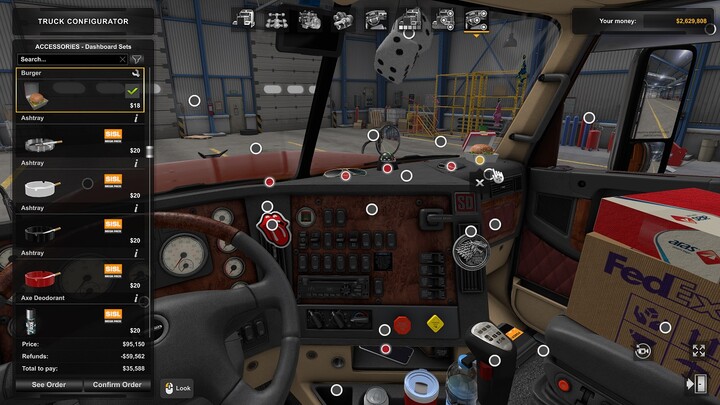Toggle the camera rotate view button
The image size is (720, 405).
642,351
